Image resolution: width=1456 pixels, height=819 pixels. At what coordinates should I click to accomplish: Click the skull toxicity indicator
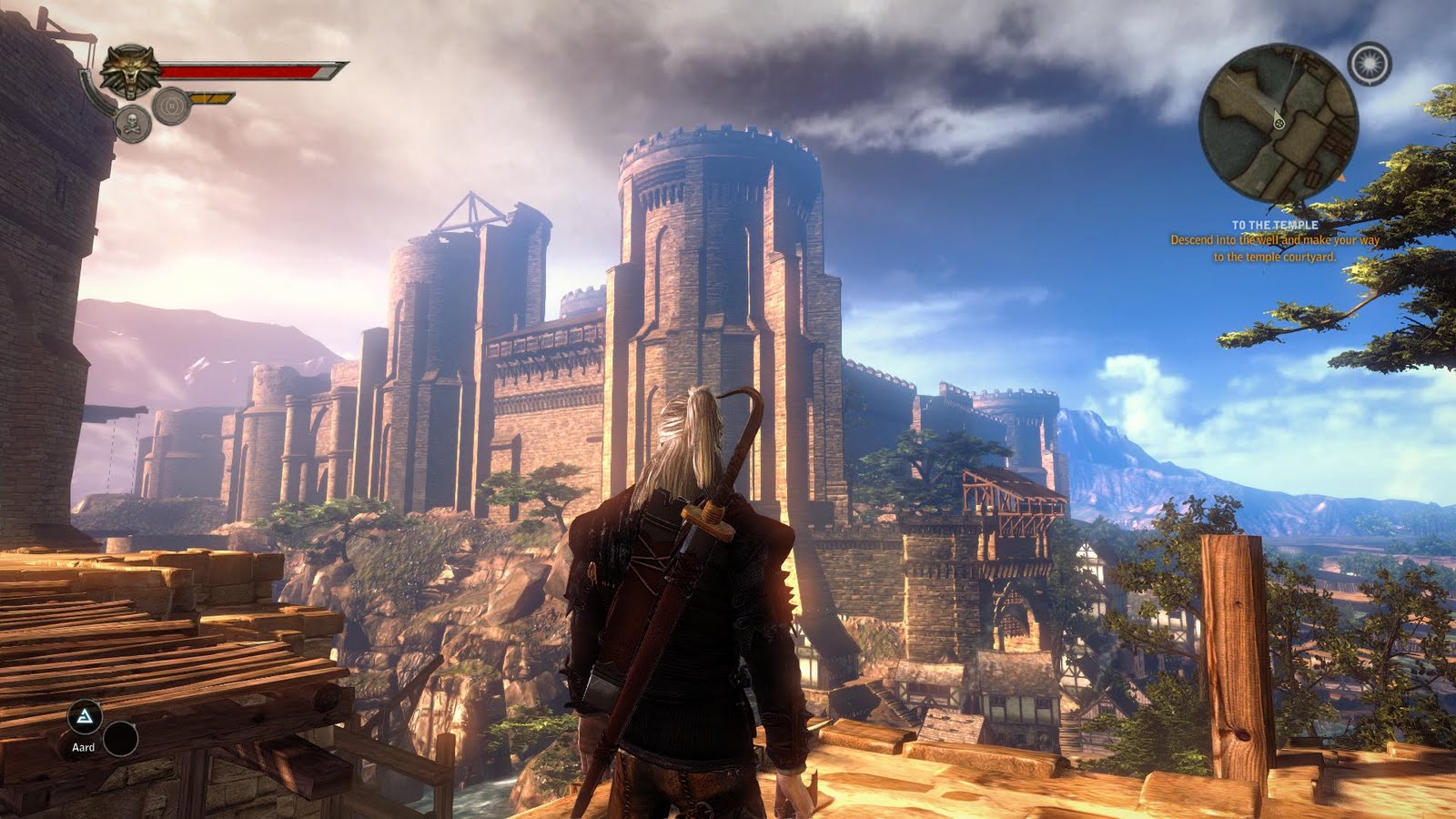pyautogui.click(x=132, y=120)
